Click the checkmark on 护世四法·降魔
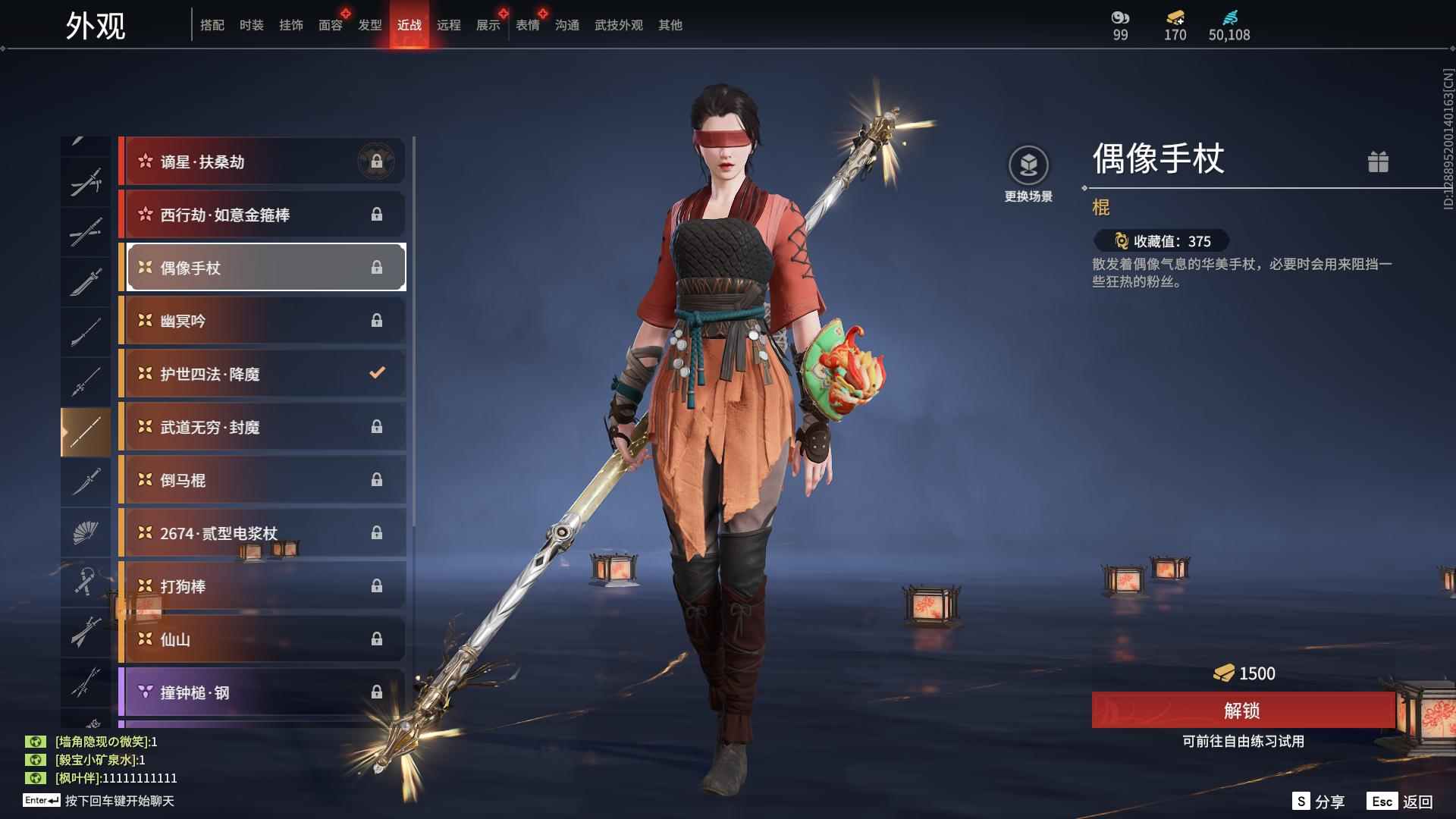1456x819 pixels. [375, 372]
